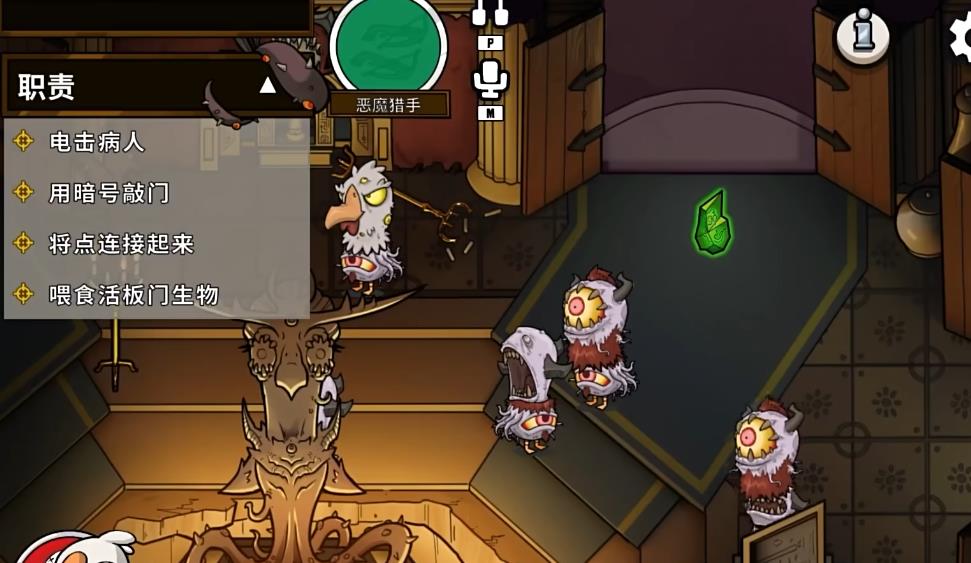
Task: Select the 用暗号敲门 task entry
Action: coord(109,193)
